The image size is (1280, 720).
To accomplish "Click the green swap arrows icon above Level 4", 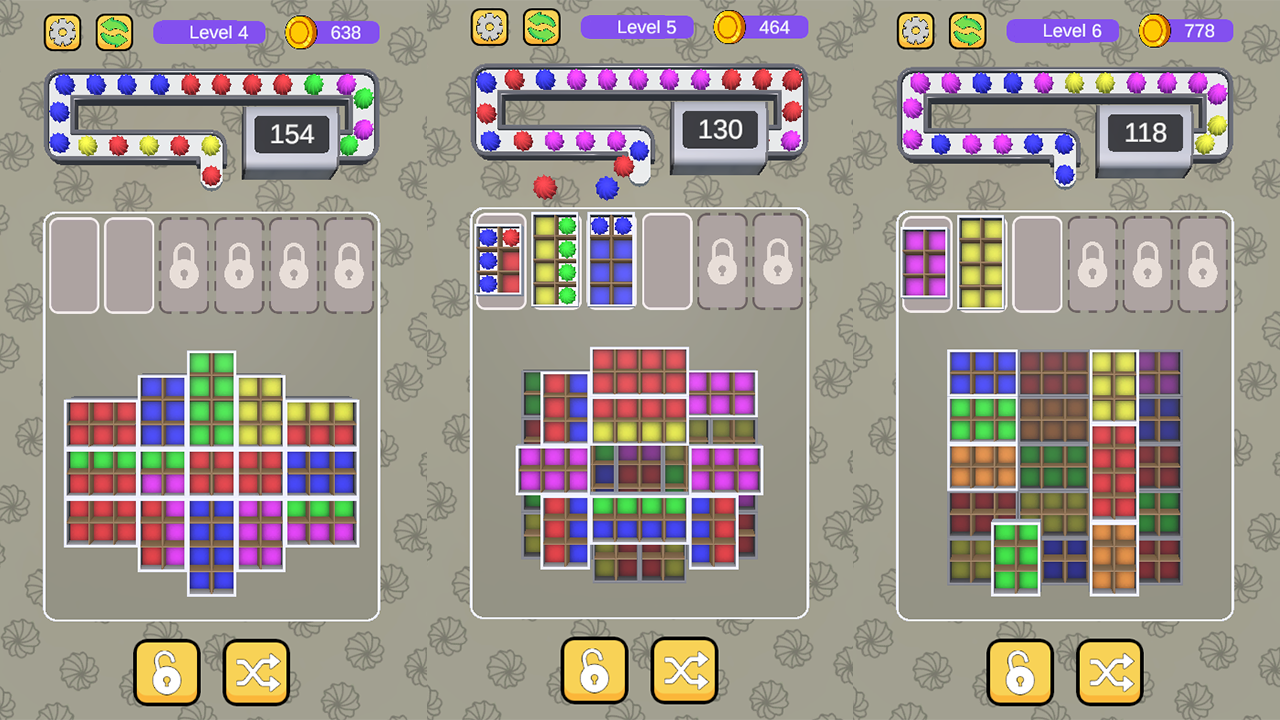I will [115, 31].
